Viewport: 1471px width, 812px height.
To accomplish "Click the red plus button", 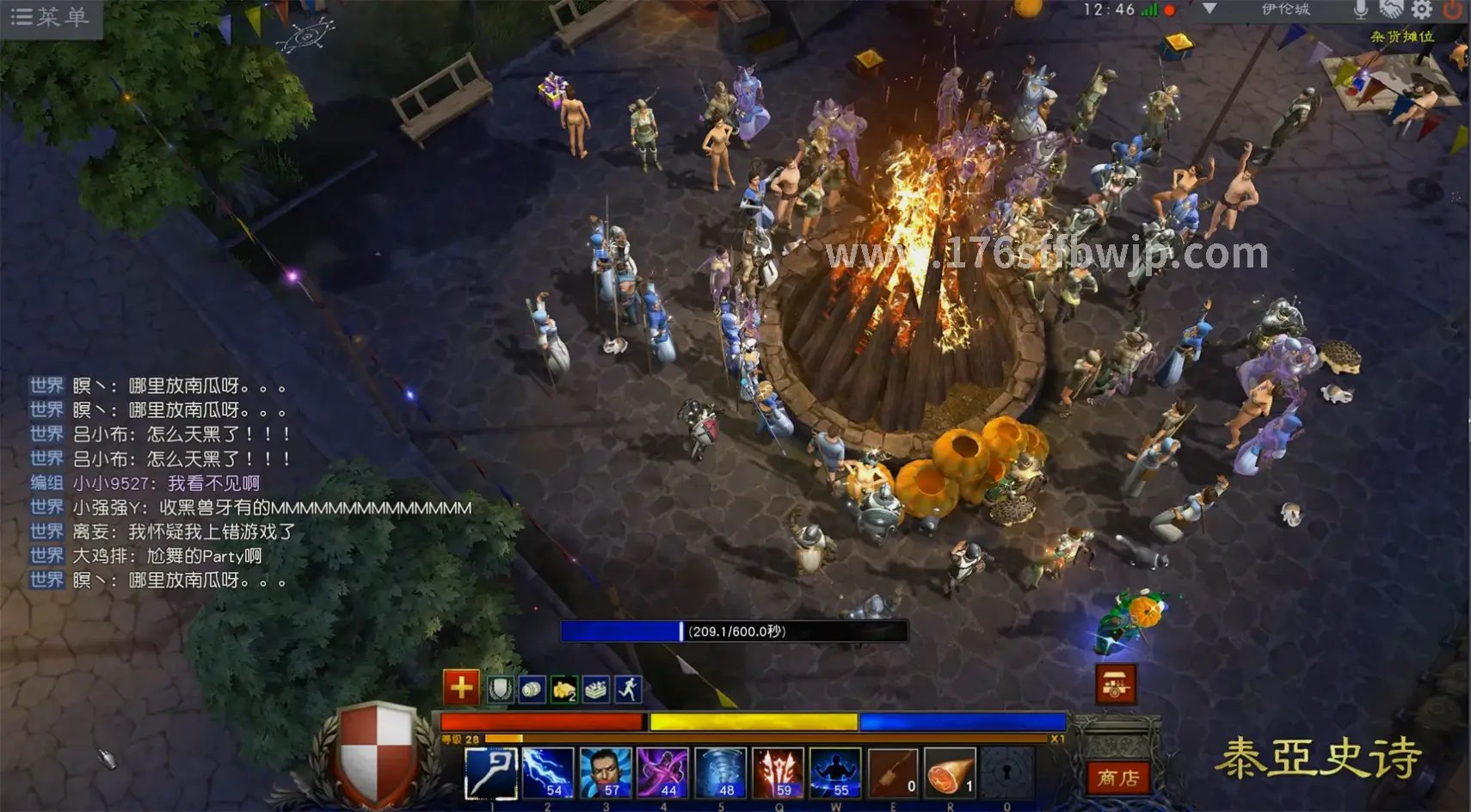I will click(x=461, y=687).
